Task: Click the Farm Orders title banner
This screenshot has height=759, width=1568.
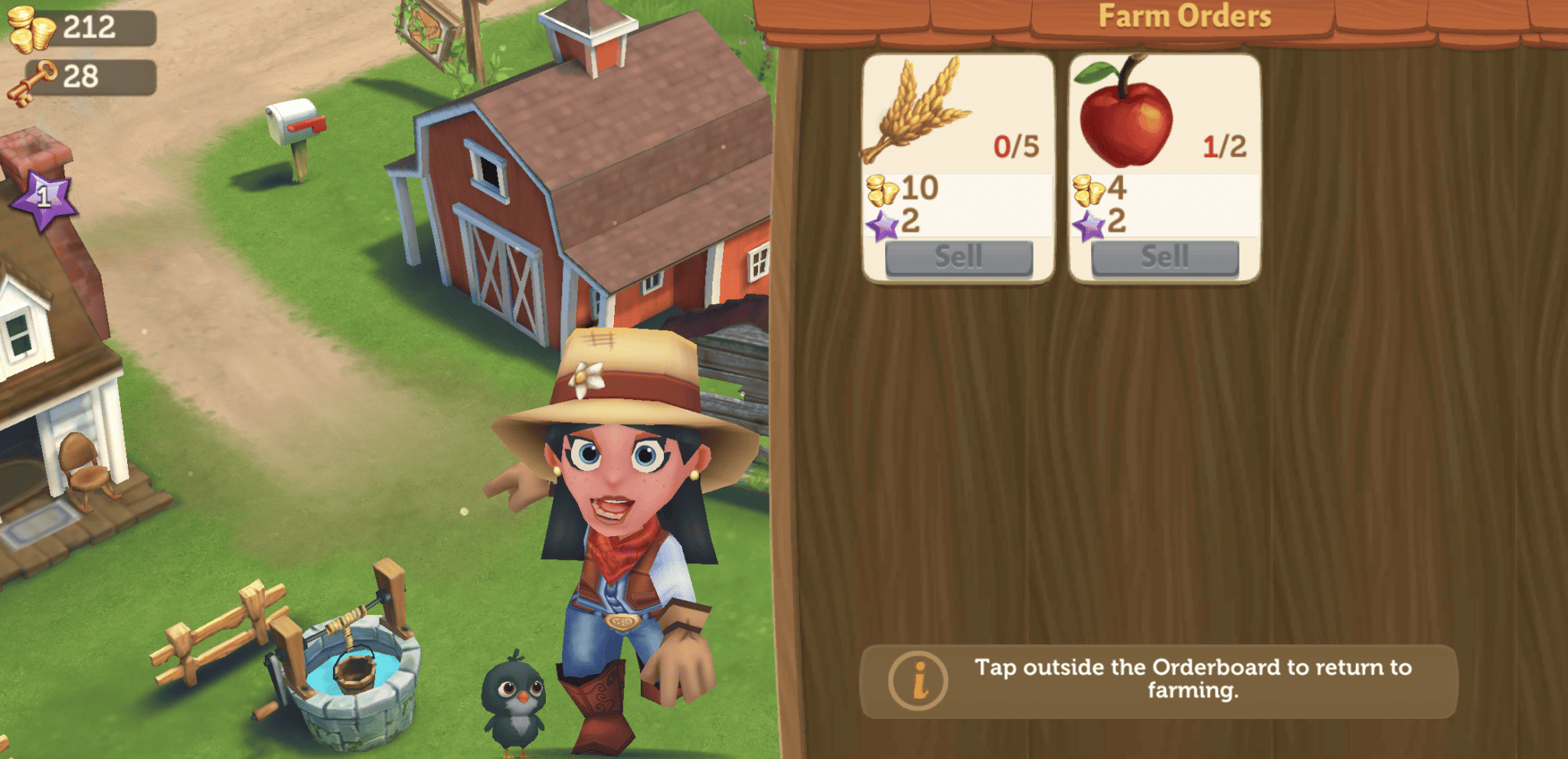Action: 1185,15
